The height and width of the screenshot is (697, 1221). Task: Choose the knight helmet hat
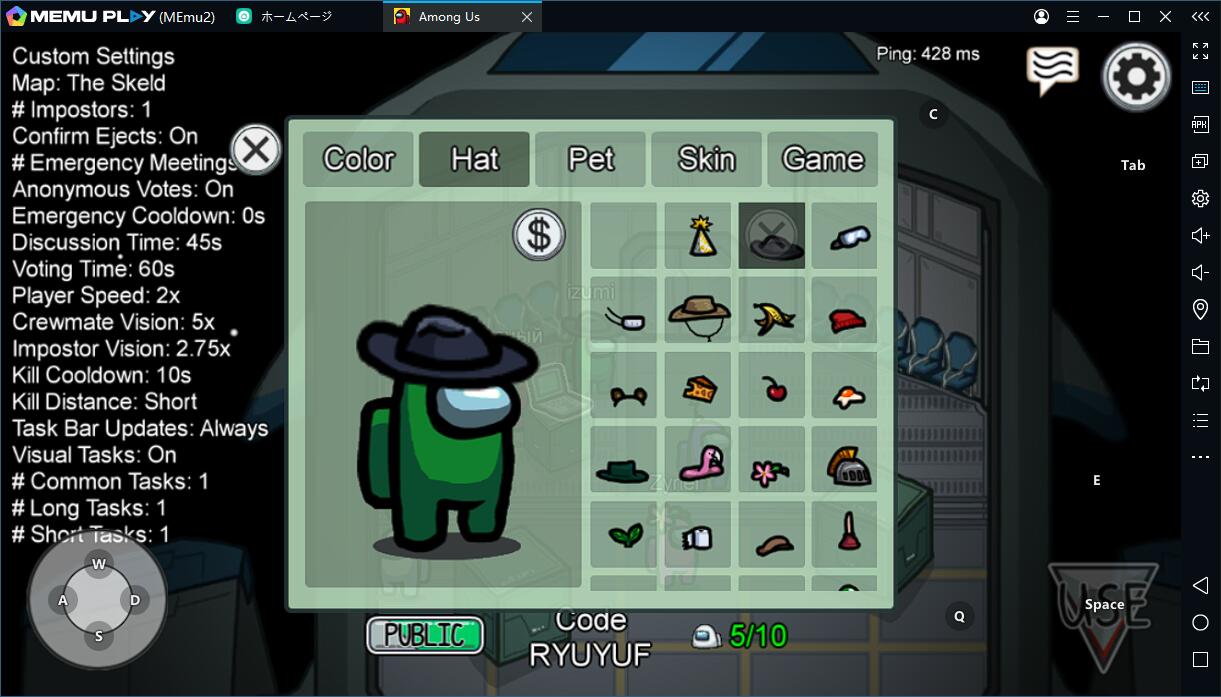pyautogui.click(x=845, y=463)
